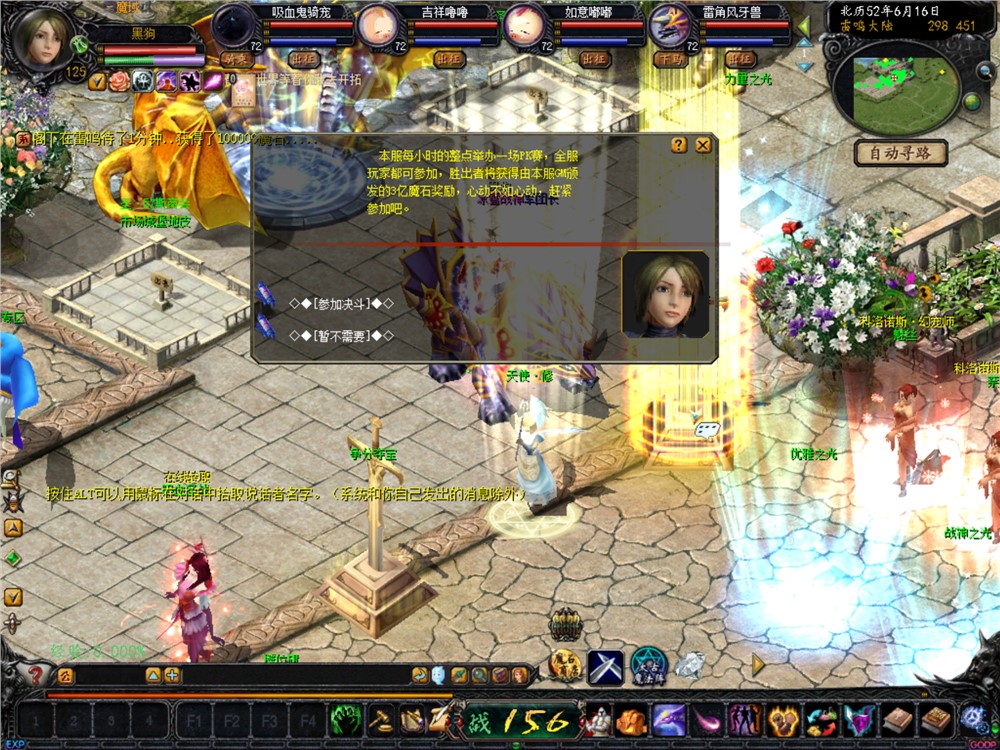Click 出征 under the 吉祥噜噜 pet
1000x750 pixels.
click(x=450, y=59)
